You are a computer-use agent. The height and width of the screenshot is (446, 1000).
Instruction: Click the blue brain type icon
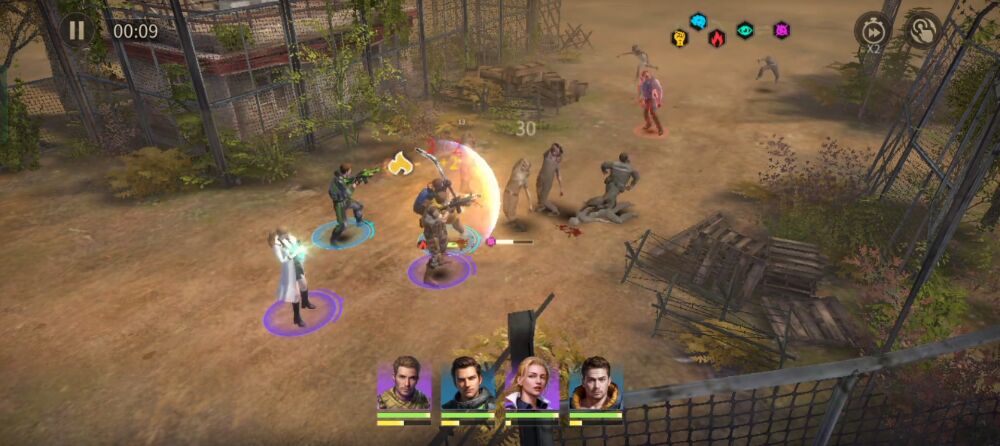coord(698,21)
